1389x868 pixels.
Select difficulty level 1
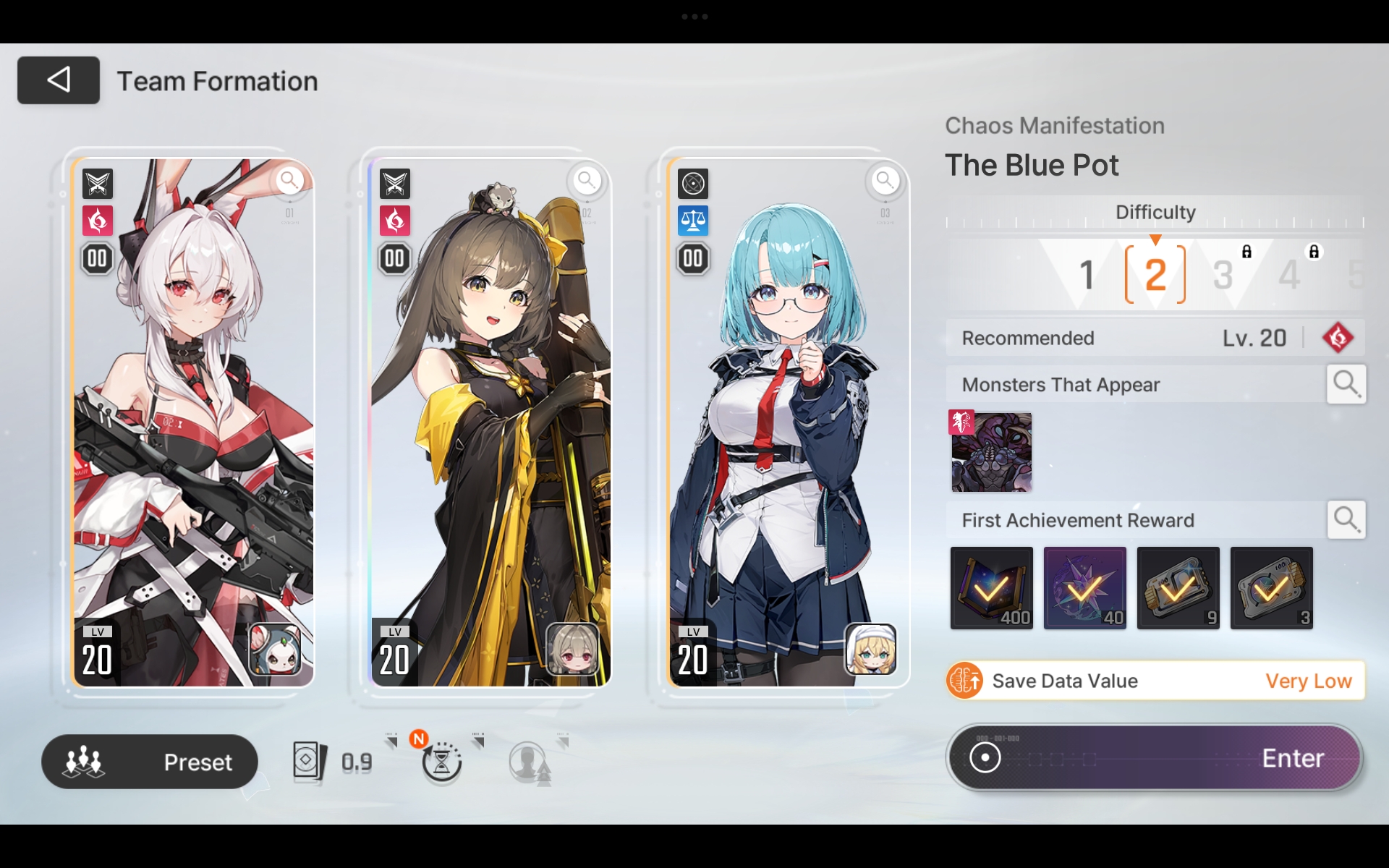(1086, 275)
